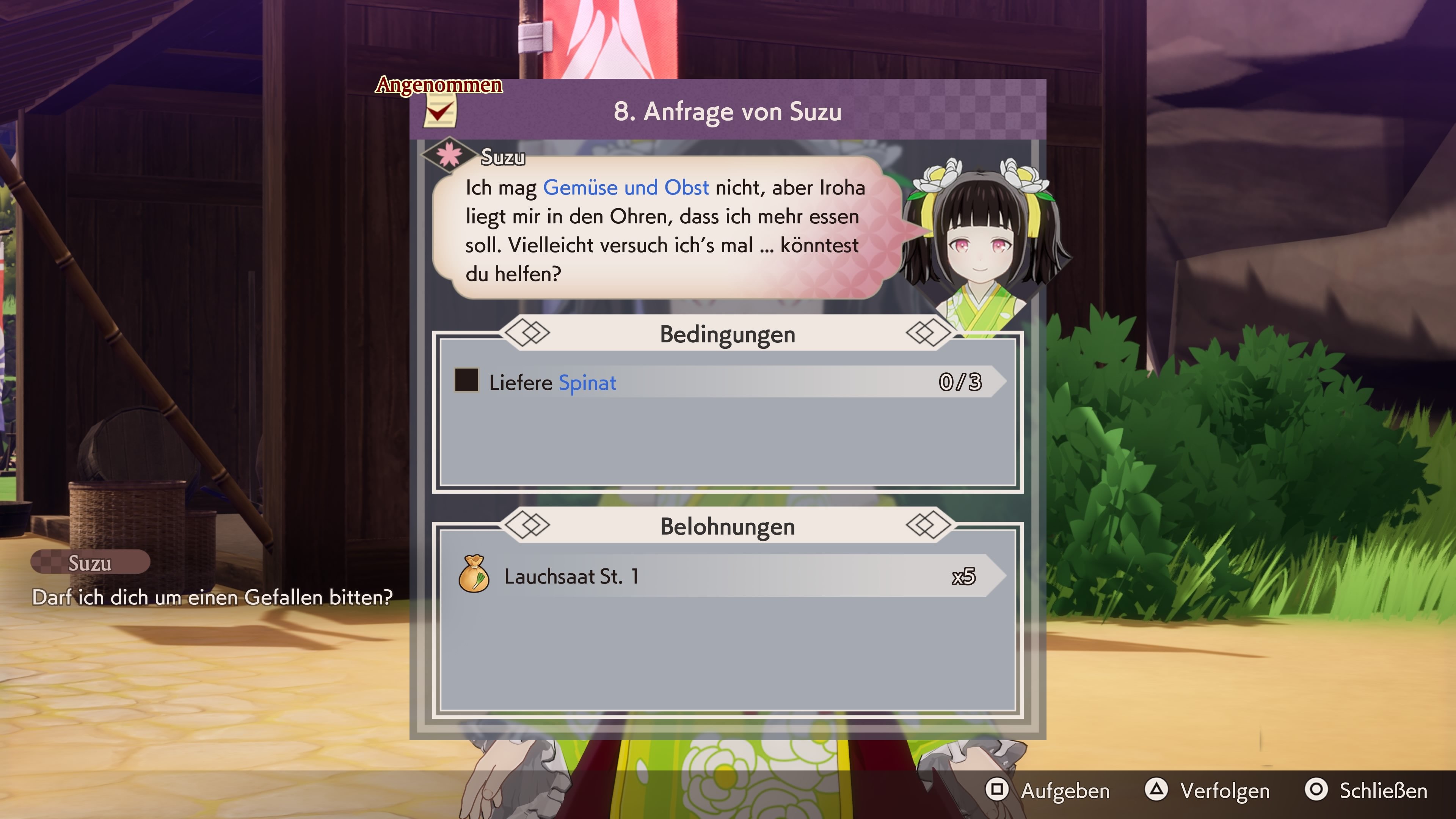Click the Spinat keyword link
Screen dimensions: 1456x819
pyautogui.click(x=588, y=383)
